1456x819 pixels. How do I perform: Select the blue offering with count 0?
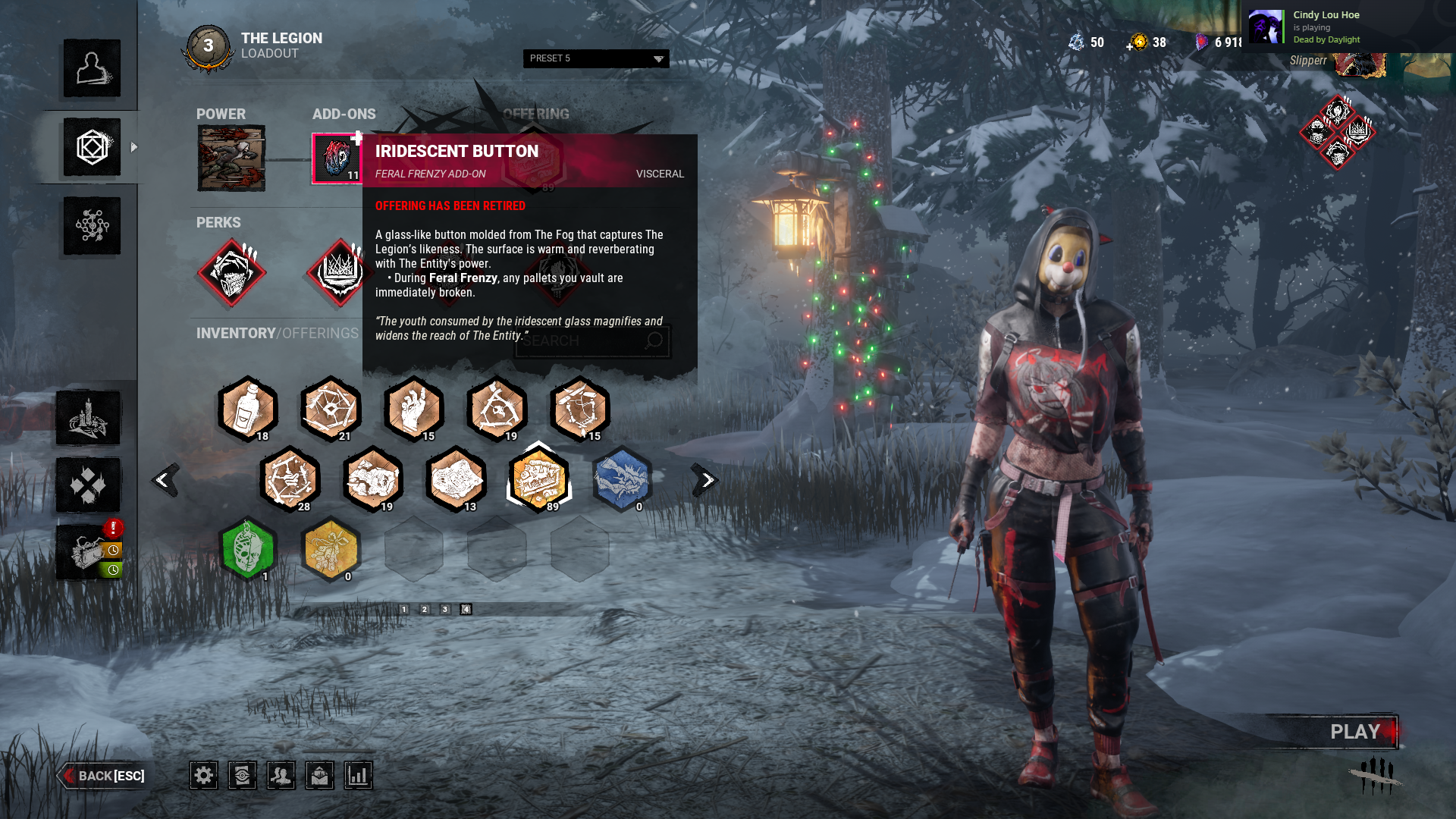pyautogui.click(x=621, y=479)
